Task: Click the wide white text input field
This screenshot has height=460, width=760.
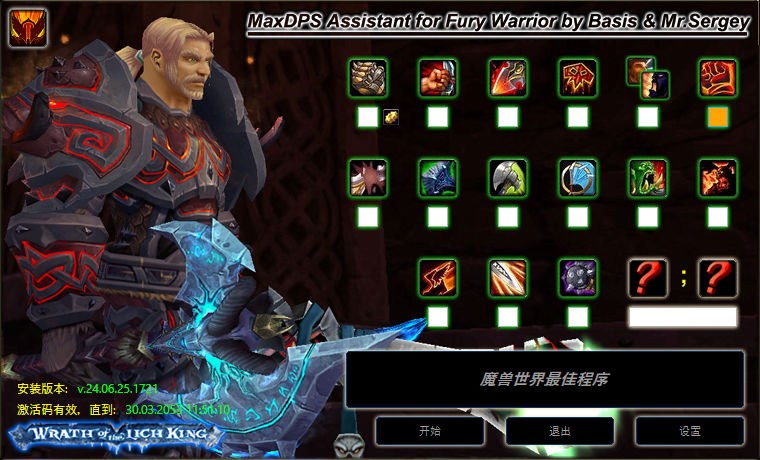Action: coord(683,317)
